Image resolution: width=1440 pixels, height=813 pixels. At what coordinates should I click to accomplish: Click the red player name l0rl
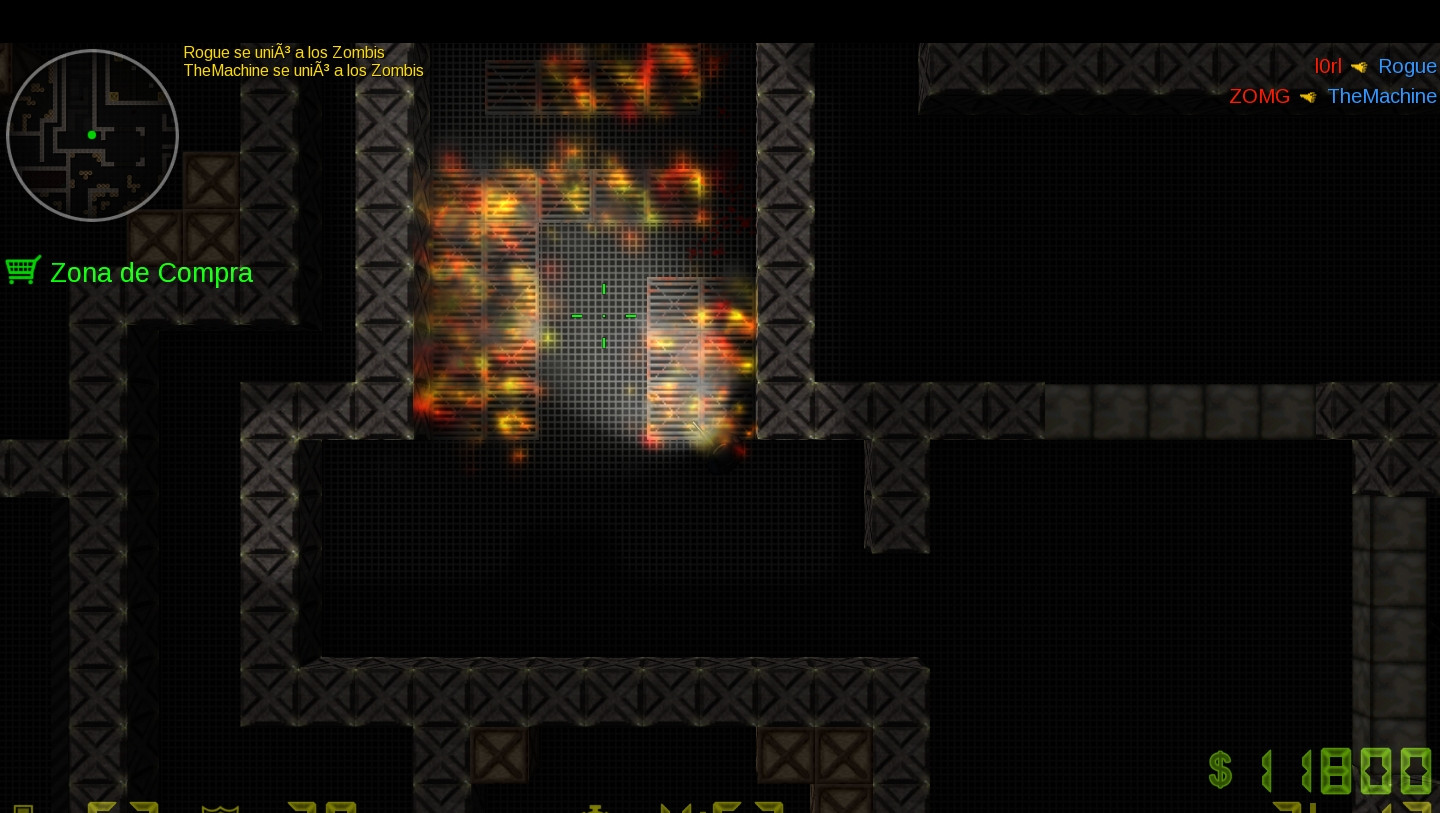(x=1328, y=66)
